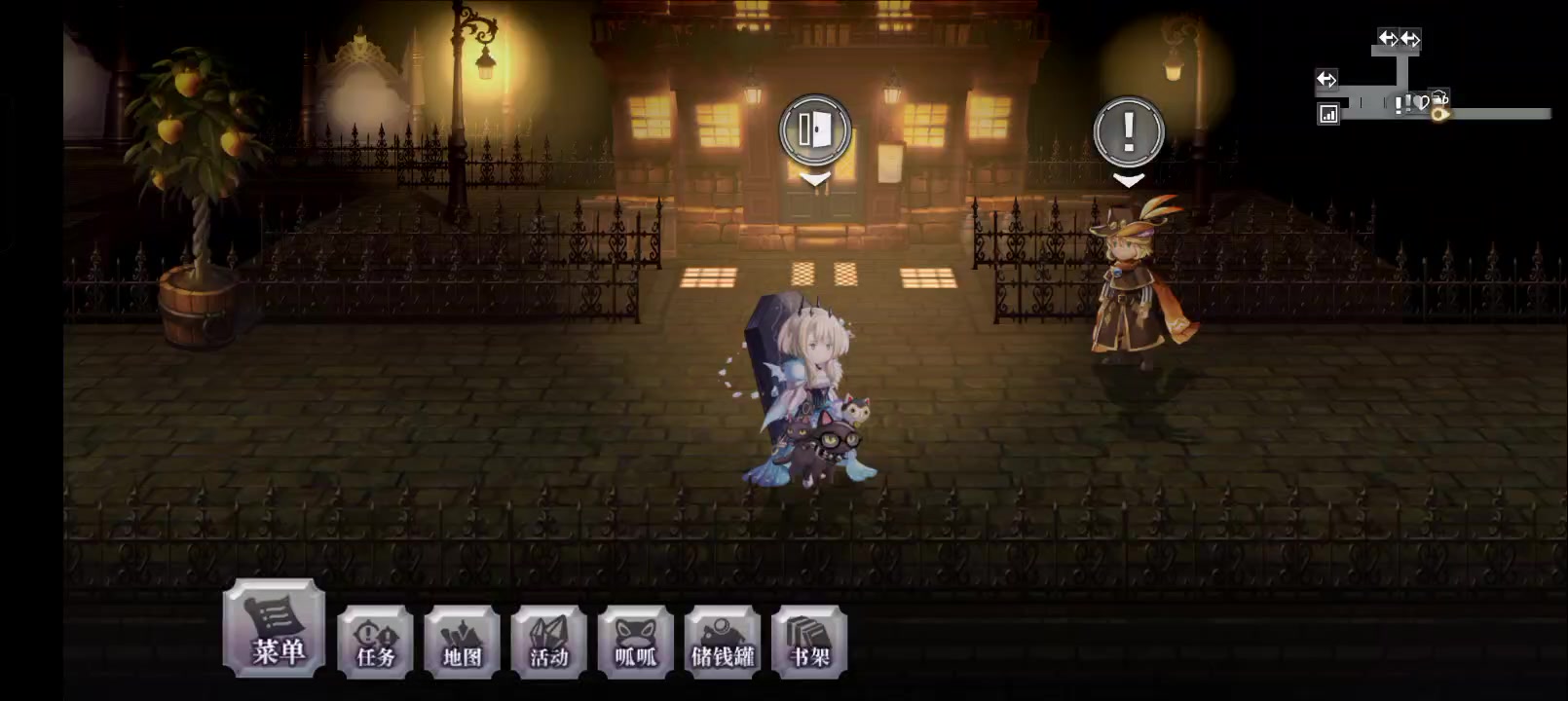
Task: Click the arrow under the door bubble
Action: (x=815, y=178)
